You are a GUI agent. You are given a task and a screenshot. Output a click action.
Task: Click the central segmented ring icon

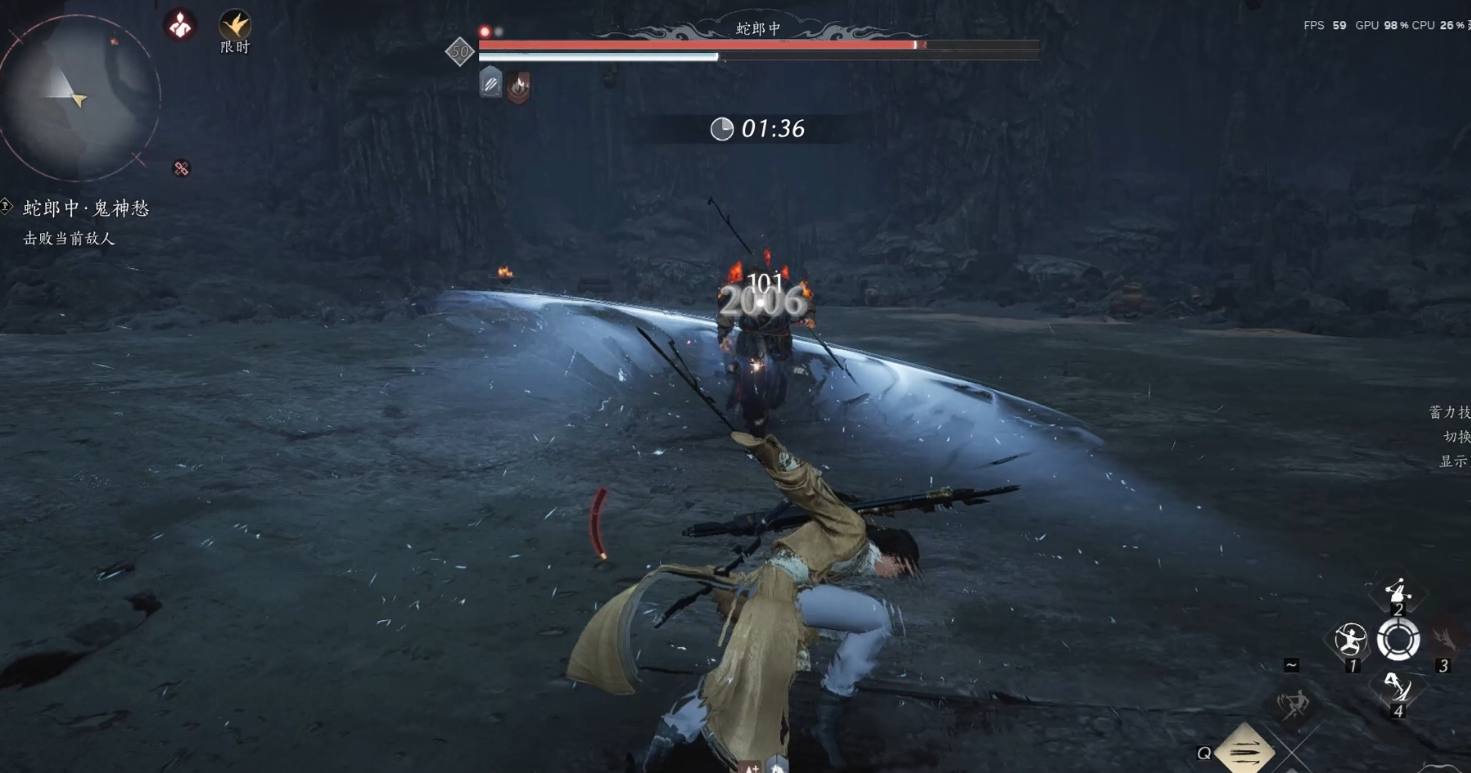pyautogui.click(x=1398, y=639)
